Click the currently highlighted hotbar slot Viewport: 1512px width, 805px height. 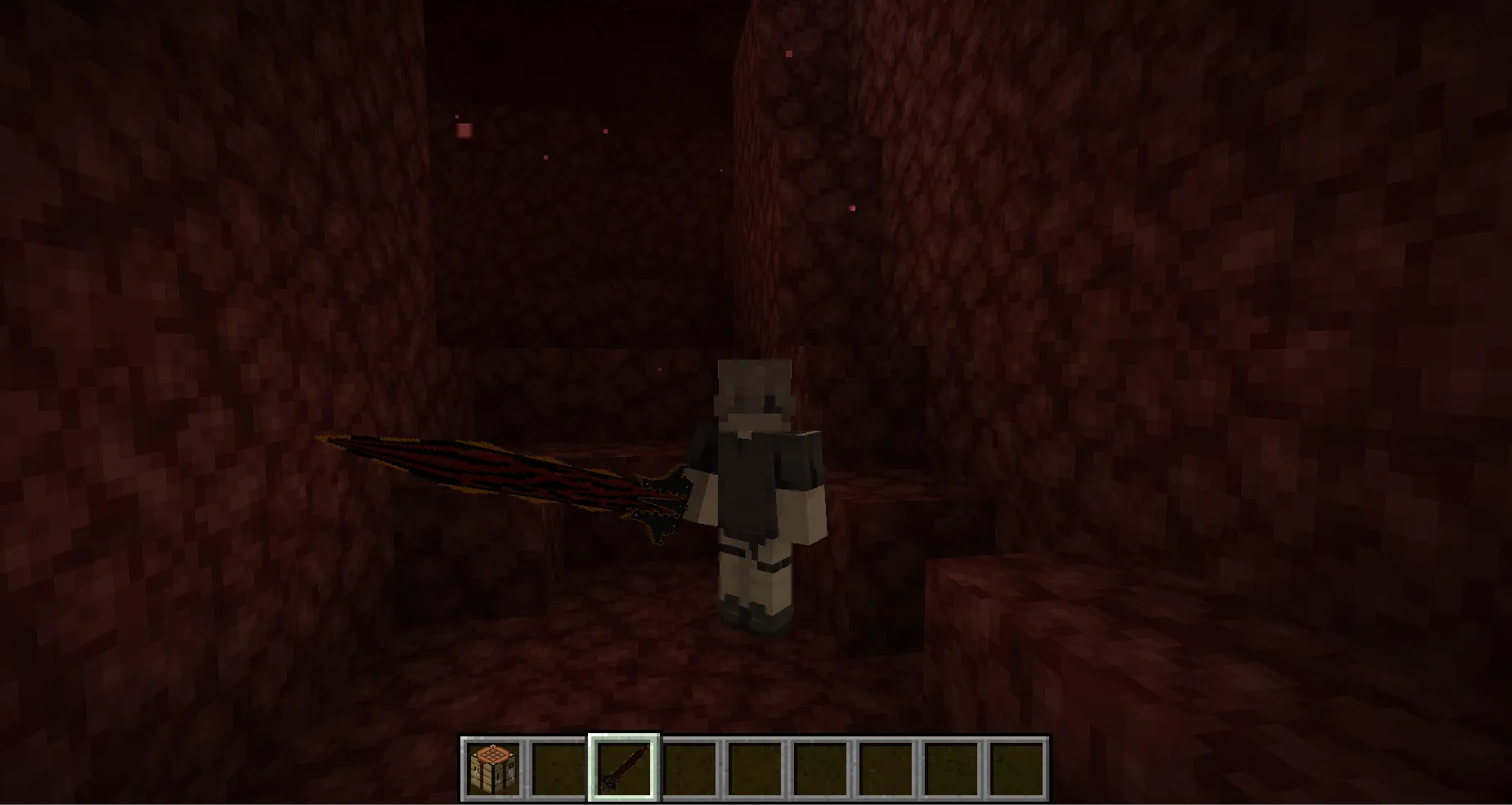coord(623,768)
